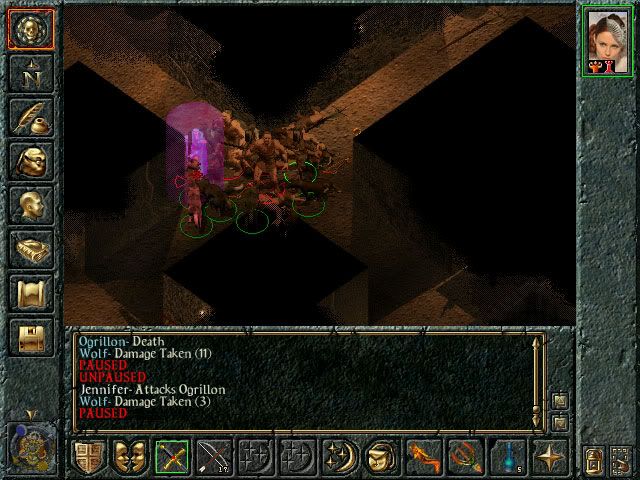The image size is (640, 480).
Task: Select the crossed weapons quick slot
Action: pos(173,458)
